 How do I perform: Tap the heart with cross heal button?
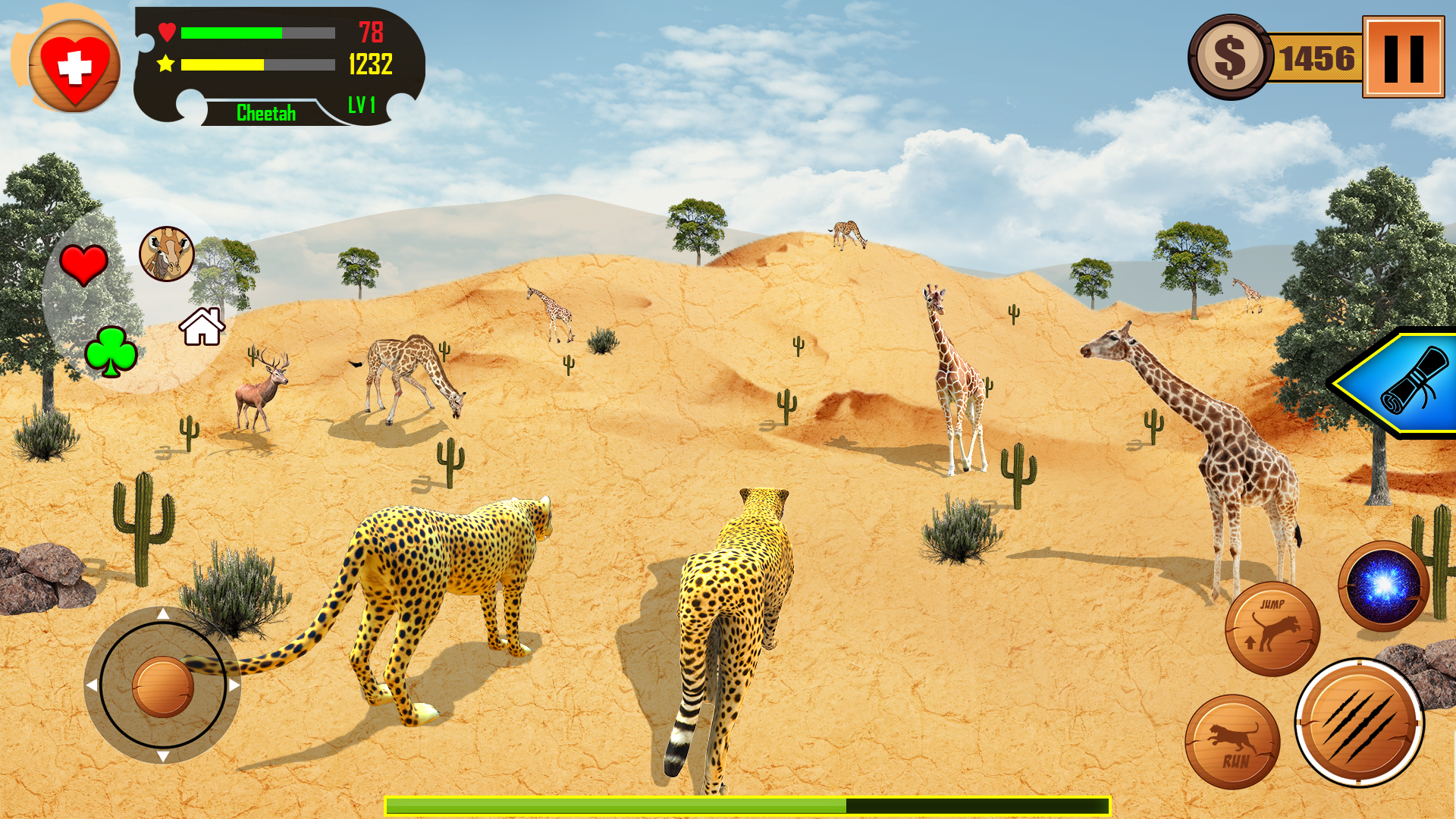coord(74,67)
